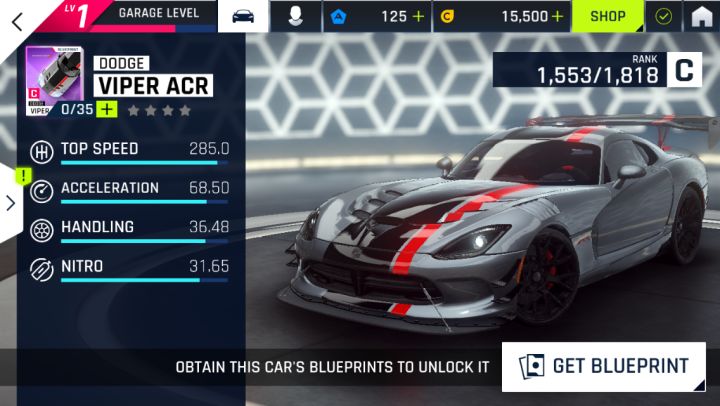Viewport: 720px width, 406px height.
Task: Click Get Blueprint button
Action: click(x=604, y=366)
